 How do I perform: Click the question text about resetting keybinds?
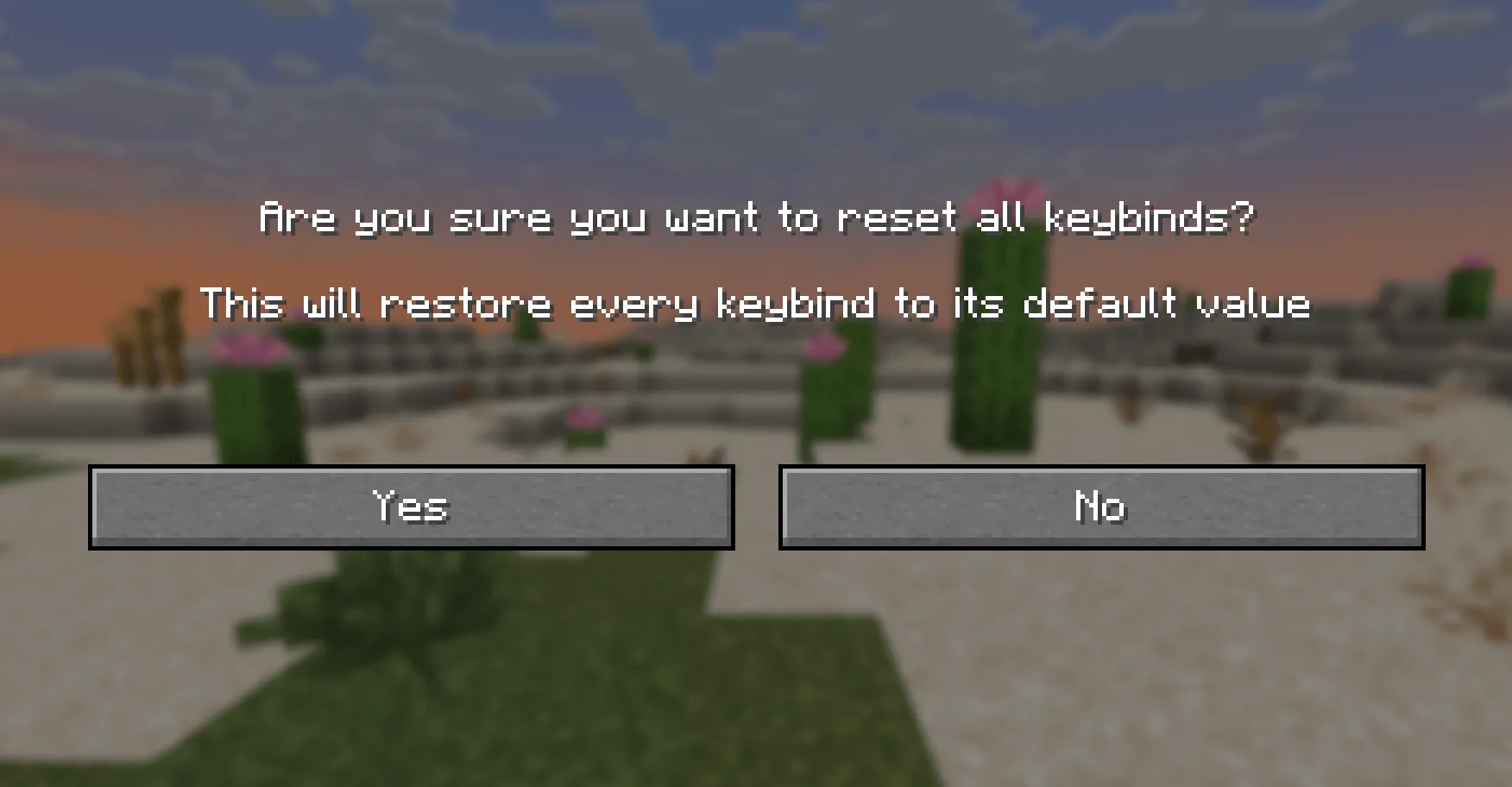click(756, 218)
